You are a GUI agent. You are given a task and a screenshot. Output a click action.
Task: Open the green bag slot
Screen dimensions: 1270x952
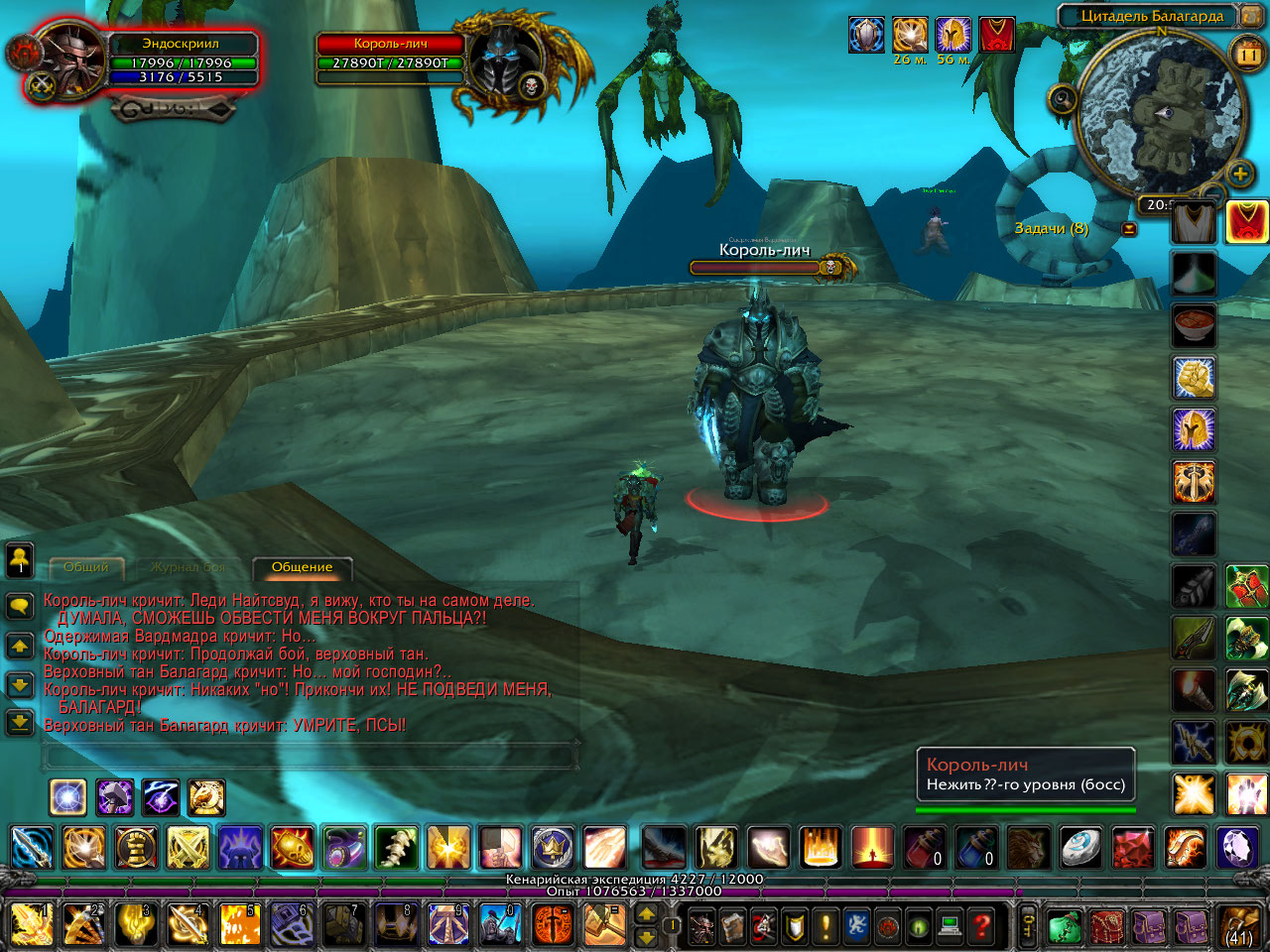click(x=1063, y=926)
